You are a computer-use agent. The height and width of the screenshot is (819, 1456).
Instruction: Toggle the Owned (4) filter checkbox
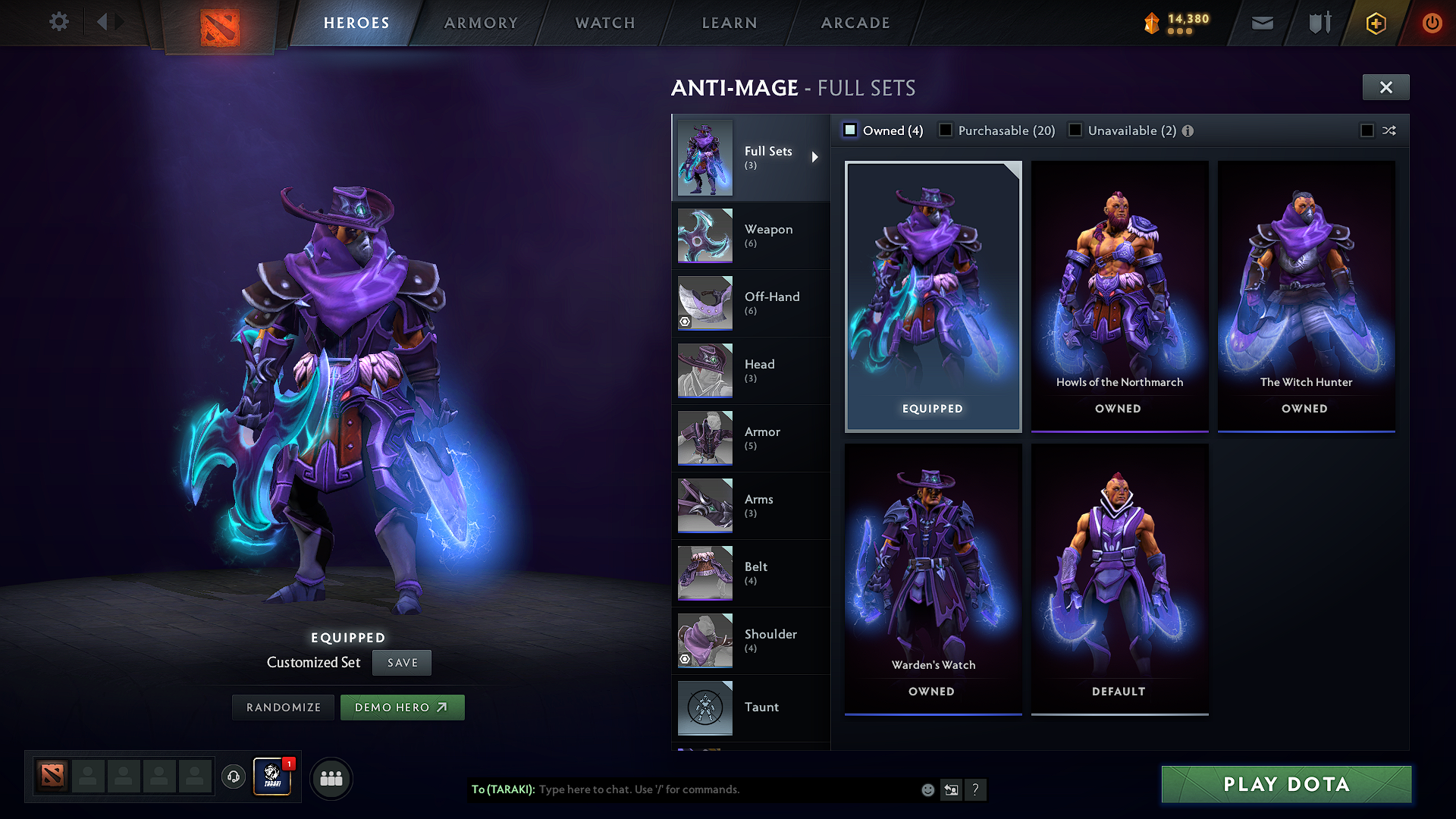pos(849,130)
